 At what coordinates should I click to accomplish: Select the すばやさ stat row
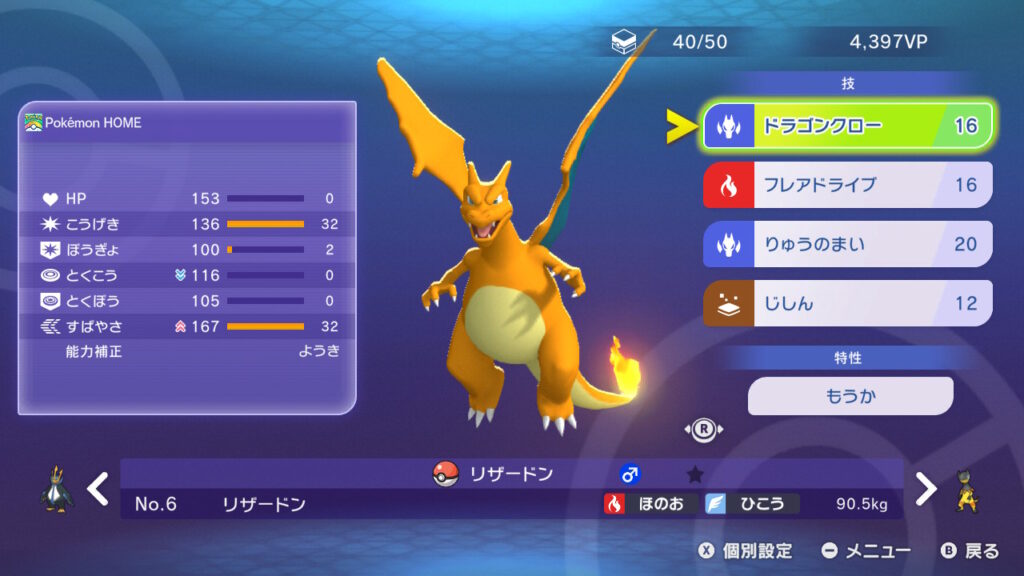point(187,326)
